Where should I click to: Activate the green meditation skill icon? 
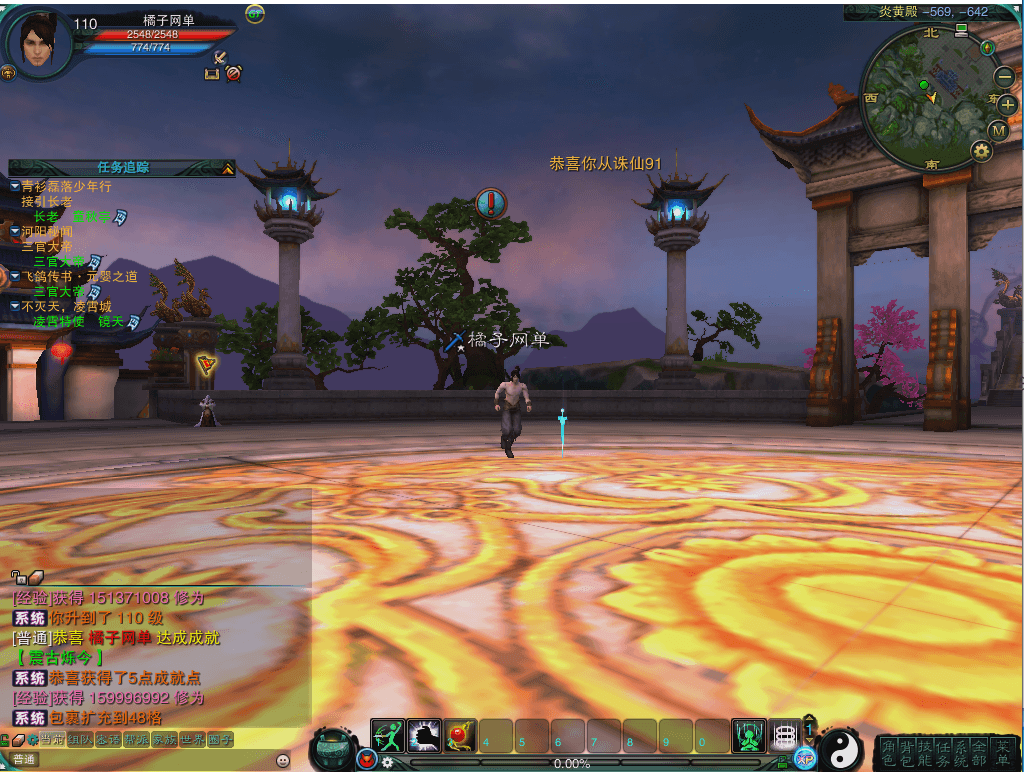point(749,736)
